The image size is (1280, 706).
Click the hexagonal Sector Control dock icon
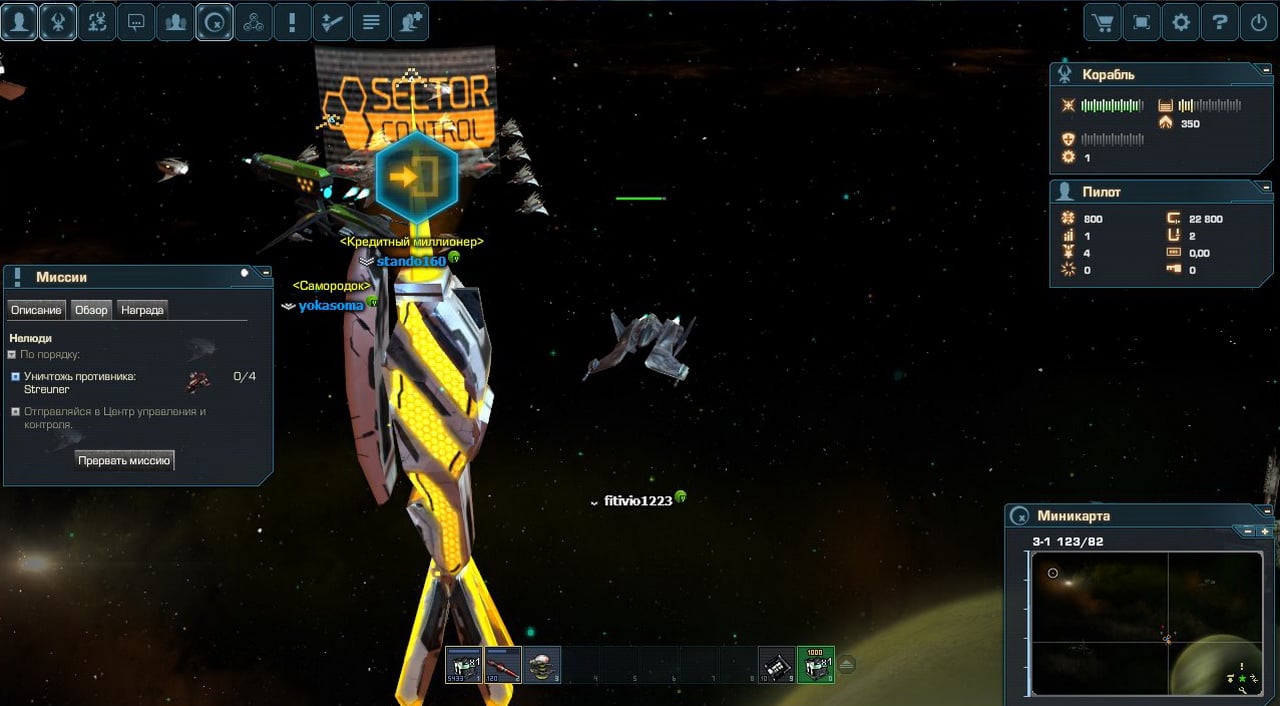(417, 177)
